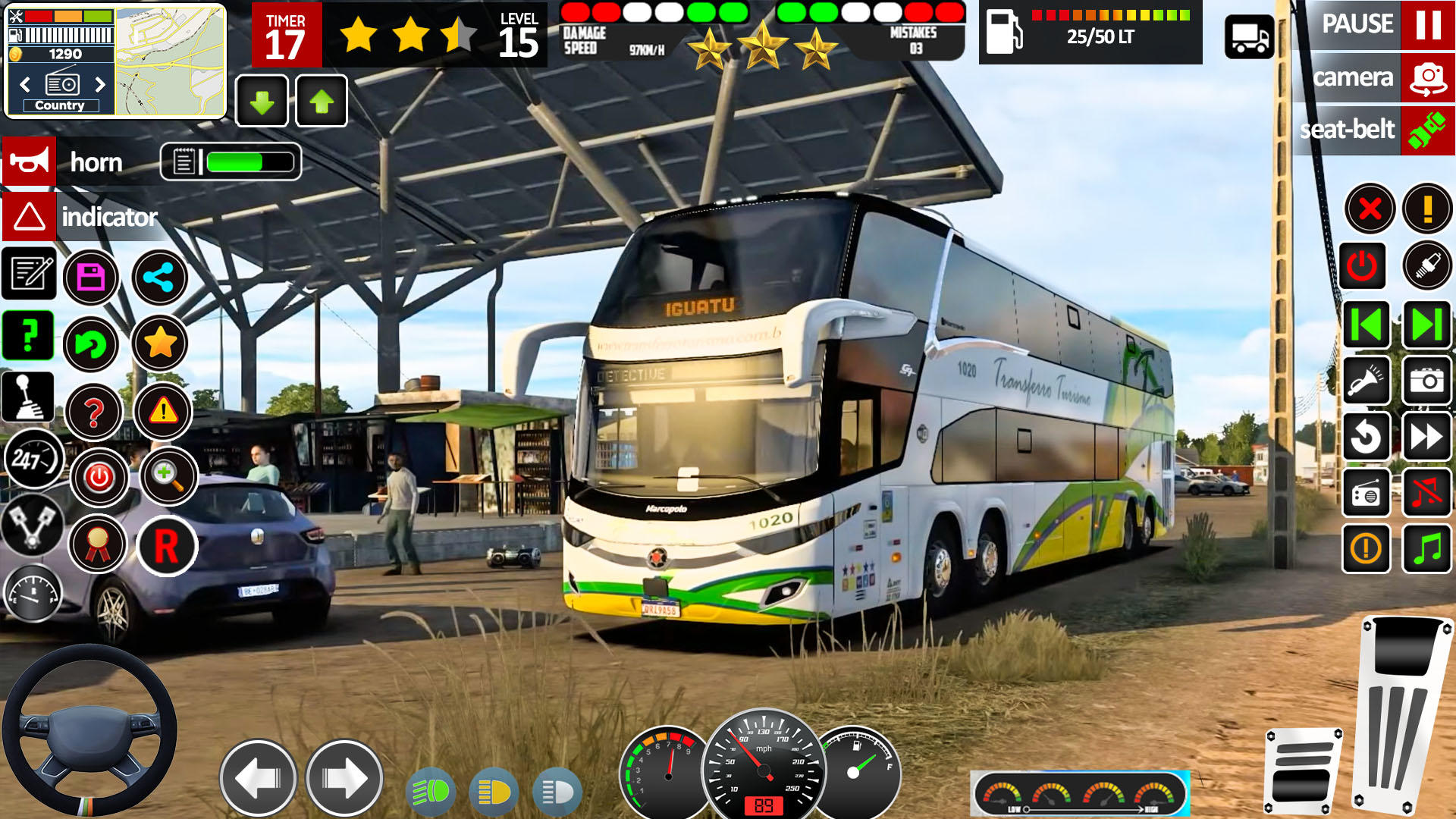Viewport: 1456px width, 819px height.
Task: Steer left with the left arrow button
Action: (258, 778)
